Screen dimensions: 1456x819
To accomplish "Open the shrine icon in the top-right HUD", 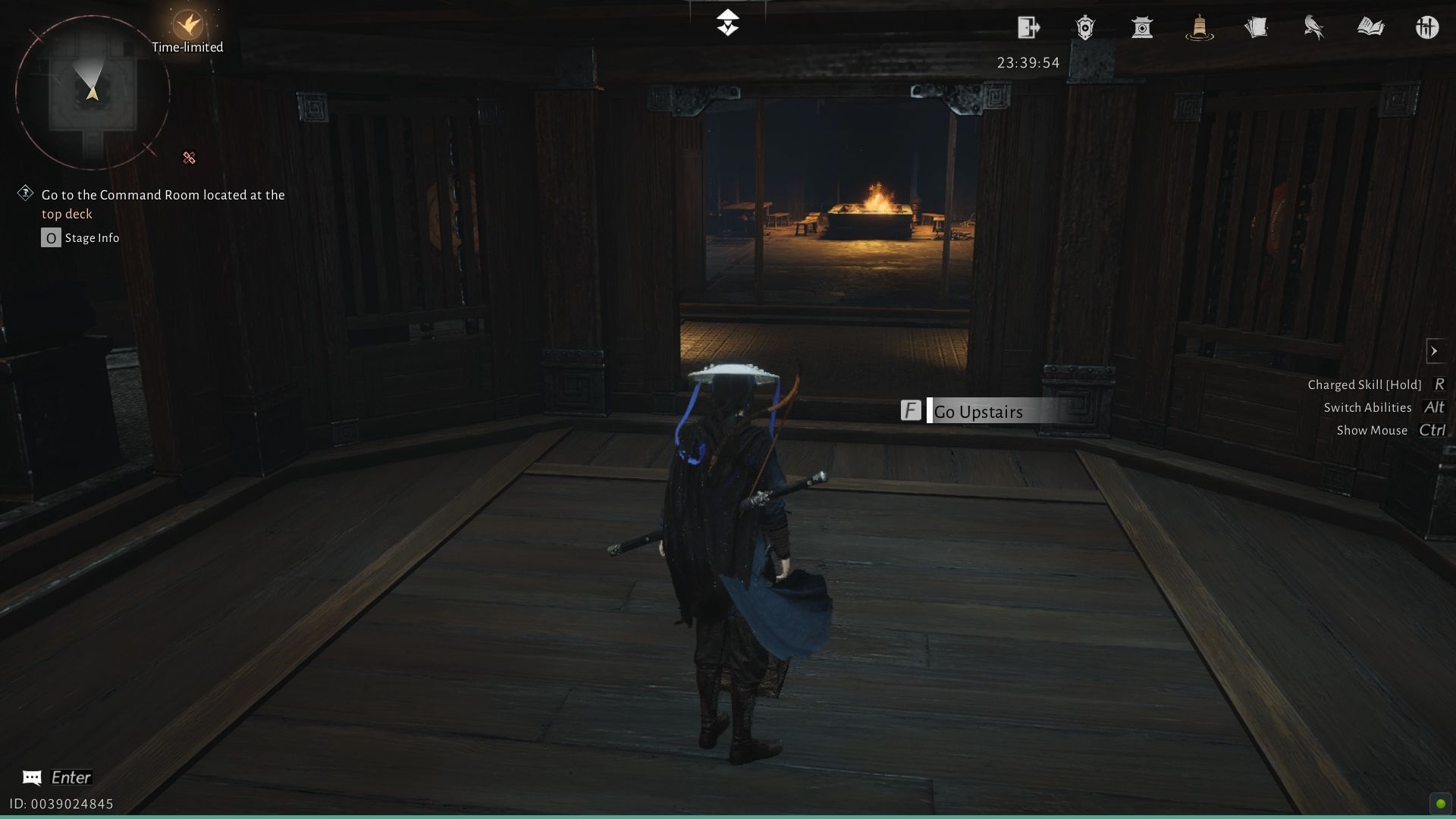I will click(x=1142, y=27).
